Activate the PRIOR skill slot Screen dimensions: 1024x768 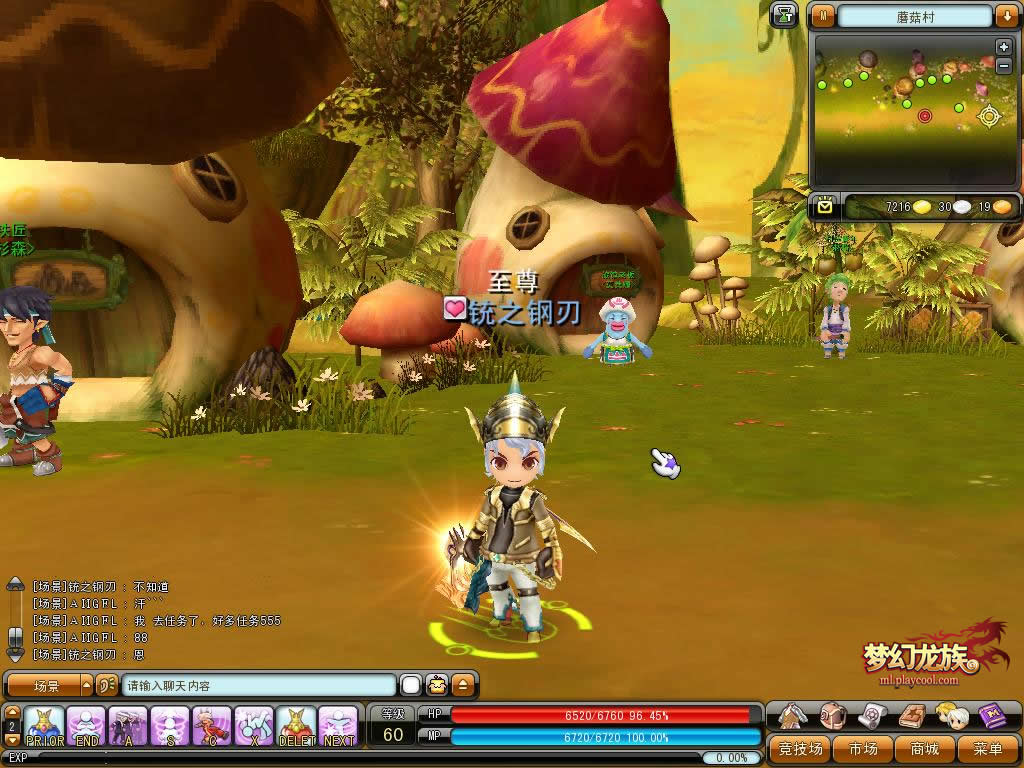click(45, 726)
